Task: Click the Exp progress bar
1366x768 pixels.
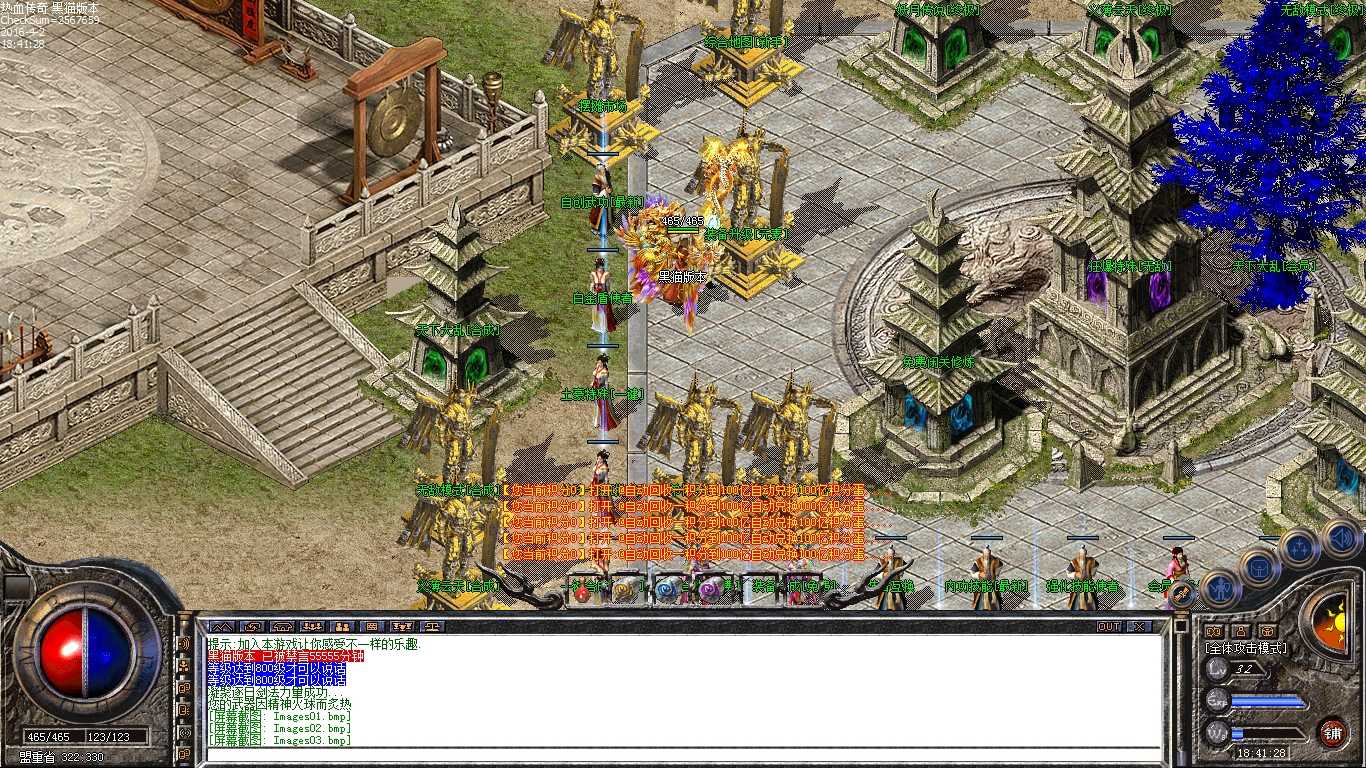Action: [x=1270, y=700]
